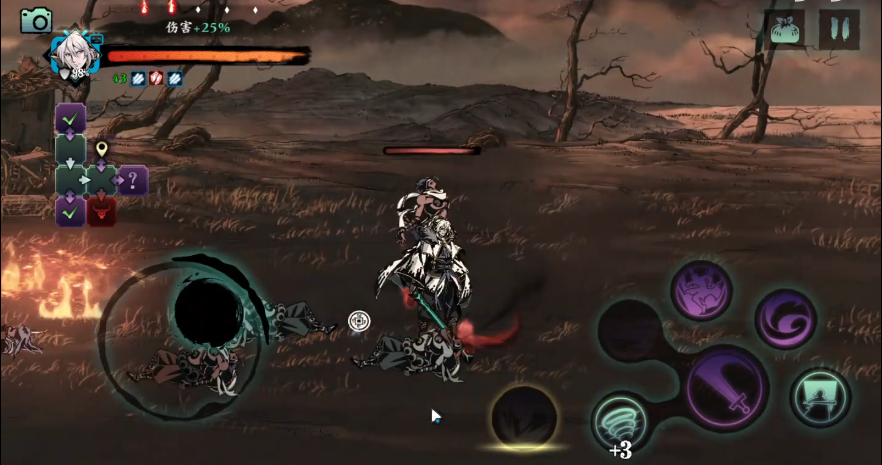
Task: Activate the teal tornado skill
Action: (x=621, y=420)
